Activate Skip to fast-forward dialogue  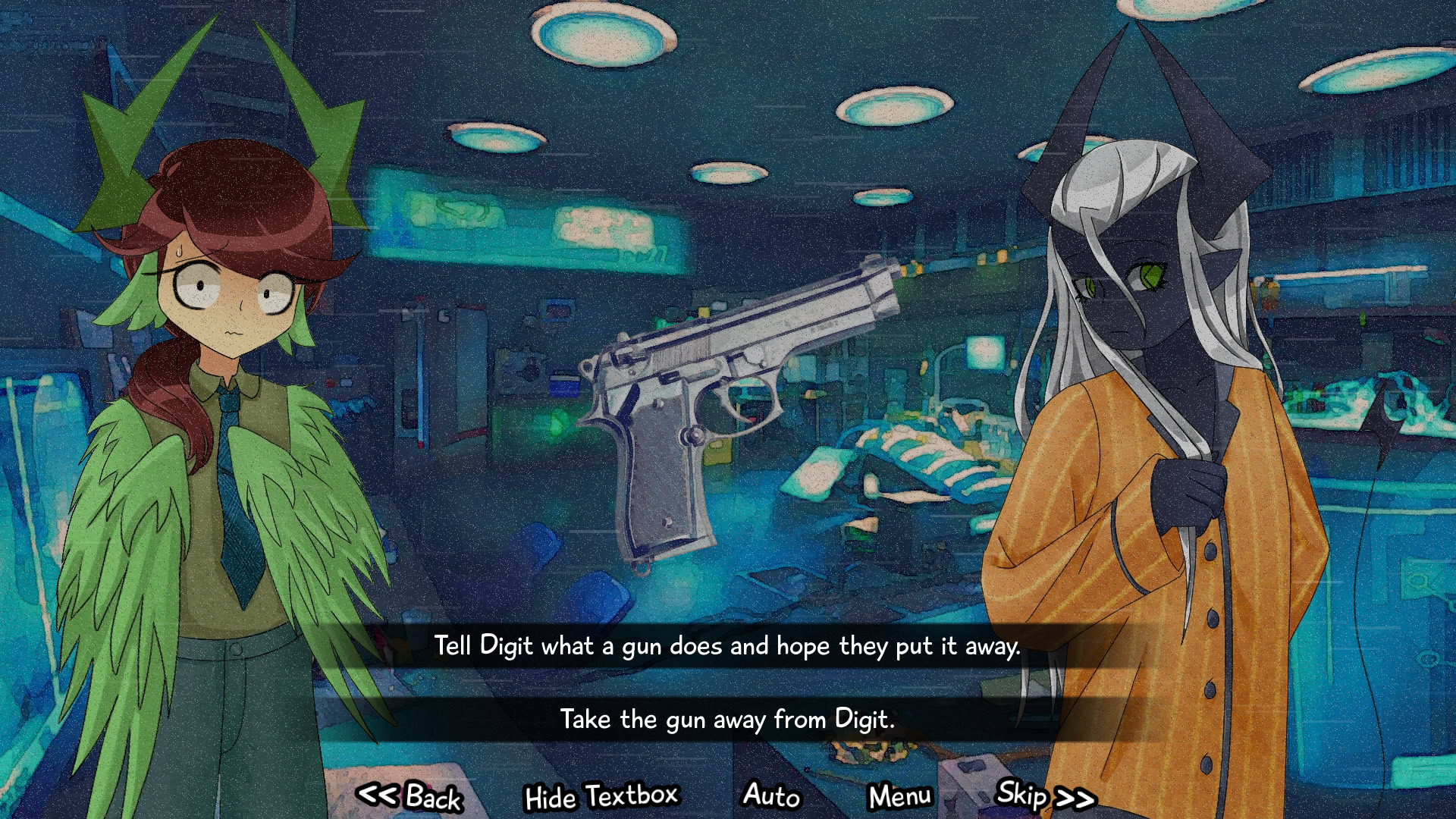(1044, 795)
